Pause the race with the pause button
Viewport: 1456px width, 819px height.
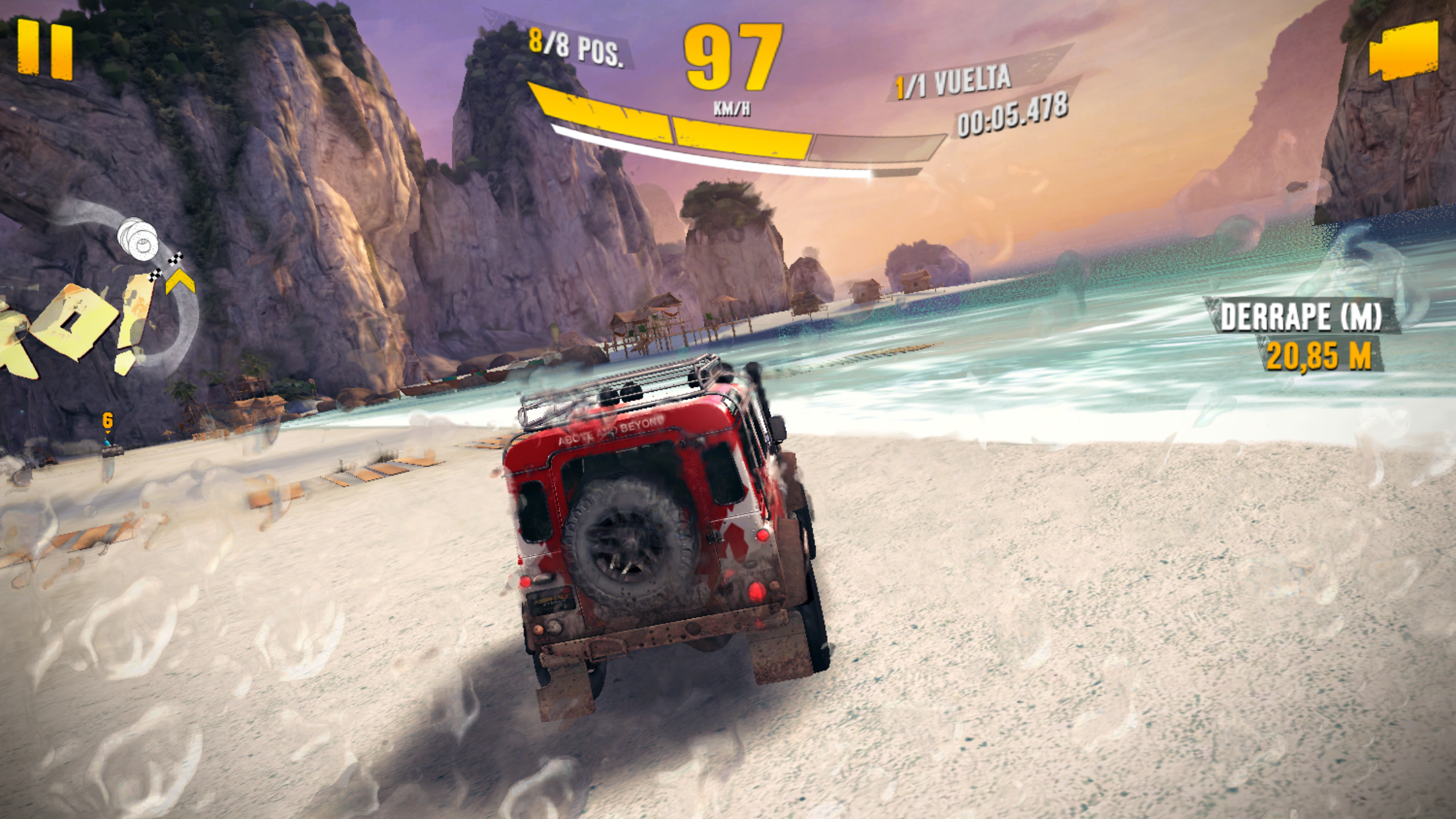[x=45, y=49]
